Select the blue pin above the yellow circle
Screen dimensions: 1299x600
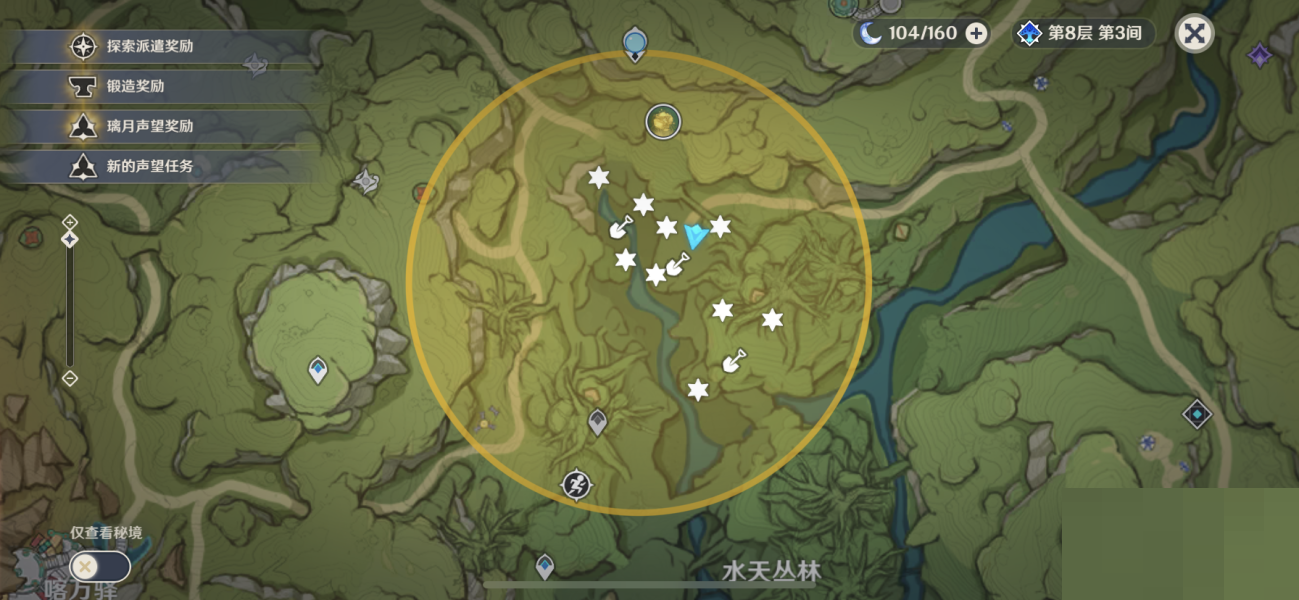pos(634,44)
